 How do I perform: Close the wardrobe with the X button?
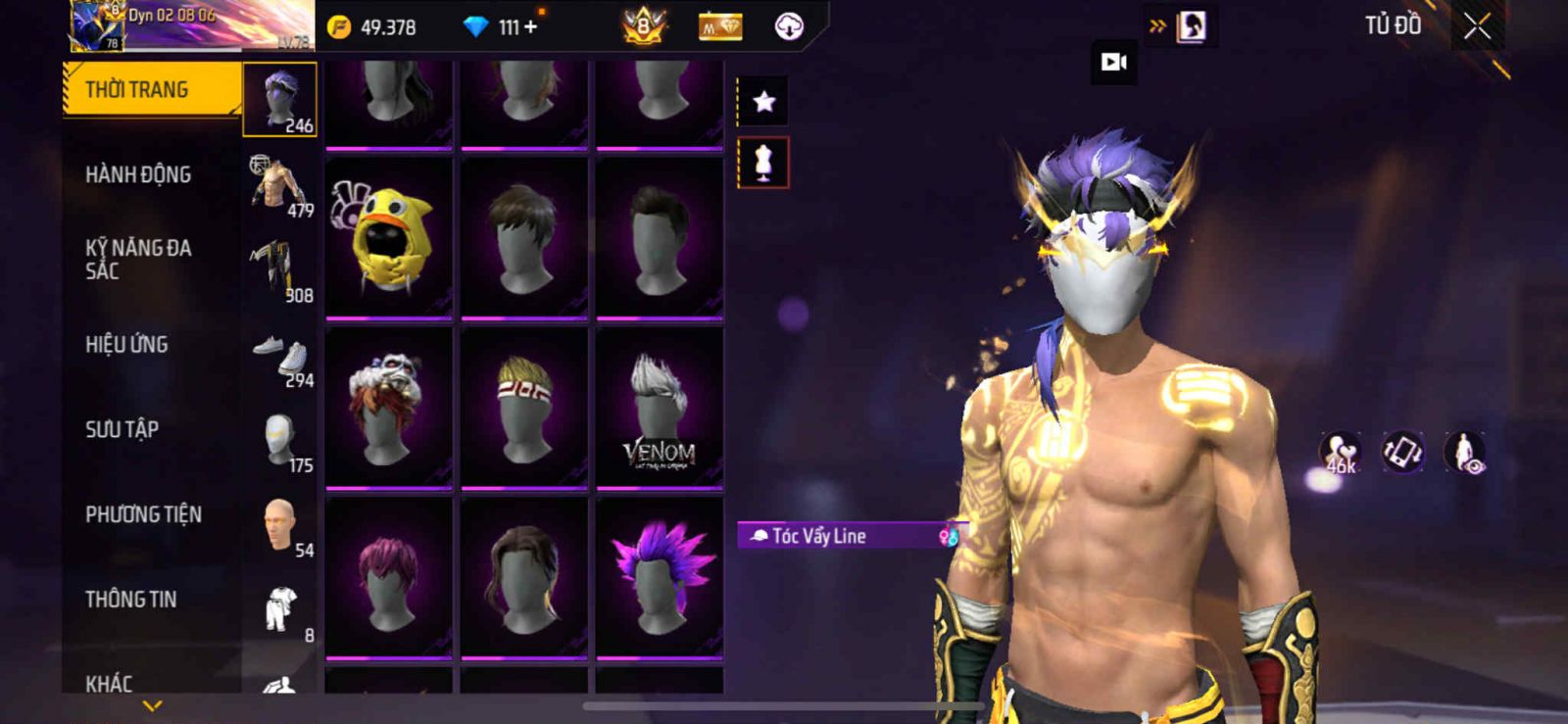coord(1477,27)
